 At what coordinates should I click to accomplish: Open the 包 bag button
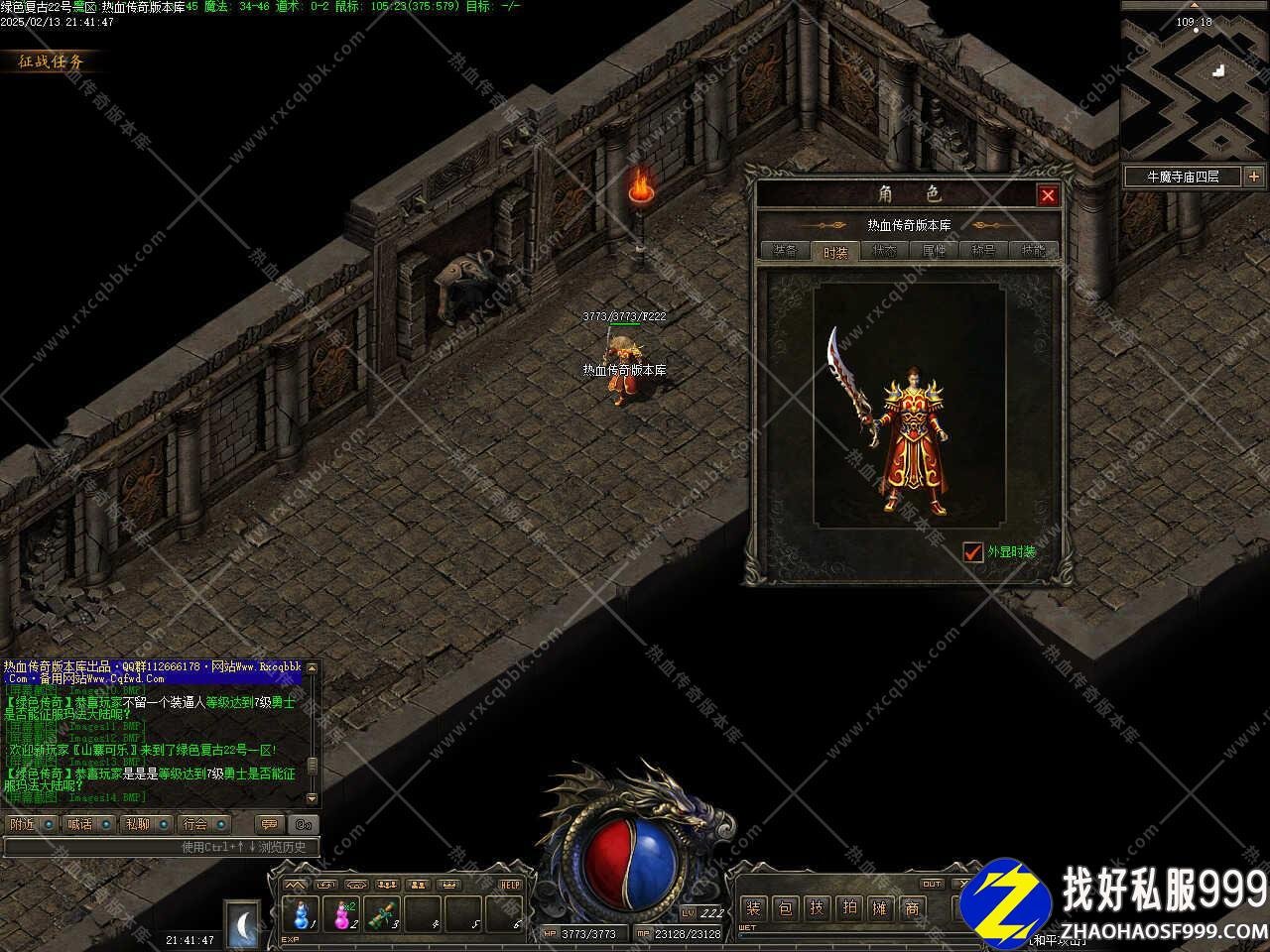pos(785,907)
